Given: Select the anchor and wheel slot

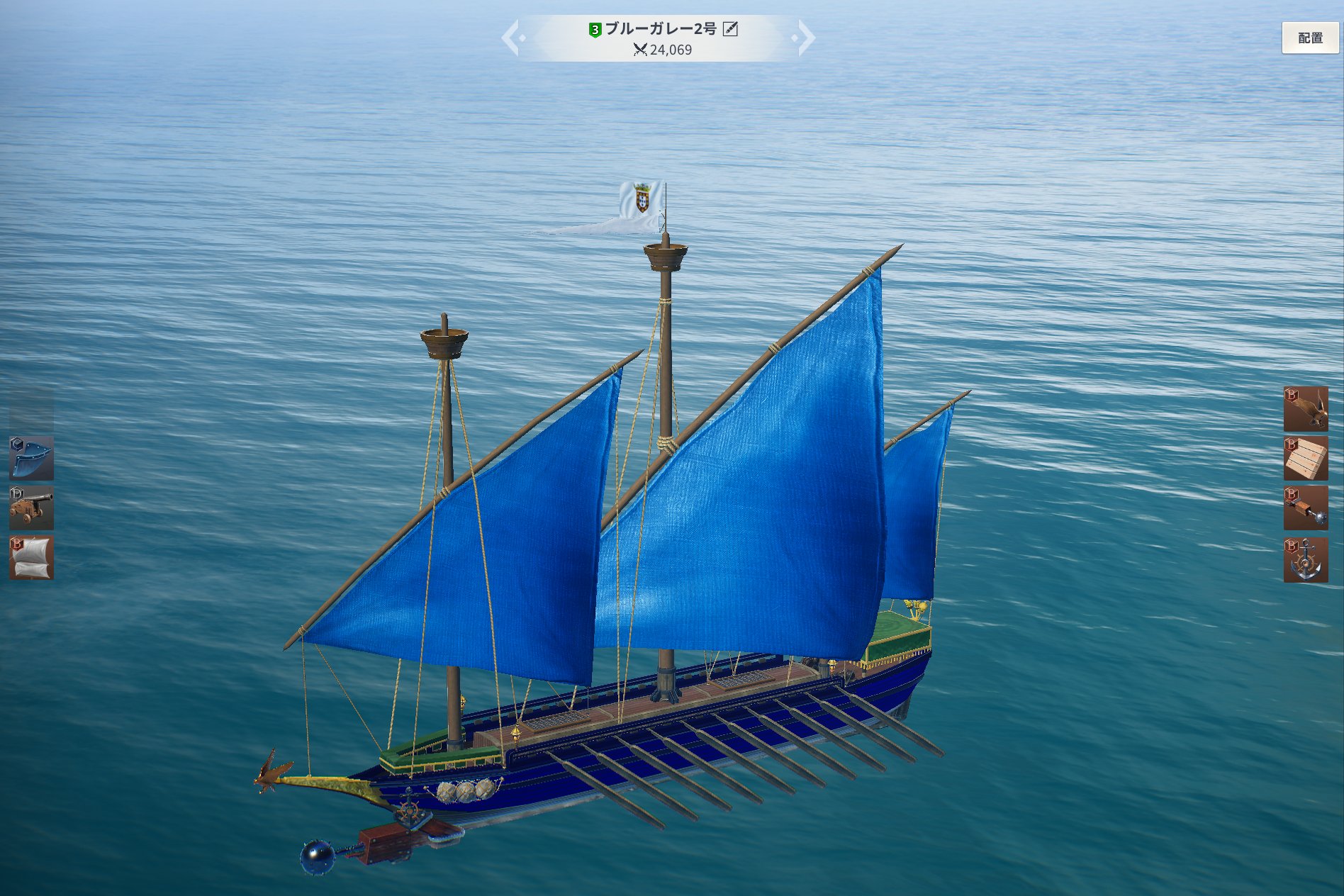Looking at the screenshot, I should pyautogui.click(x=1305, y=560).
